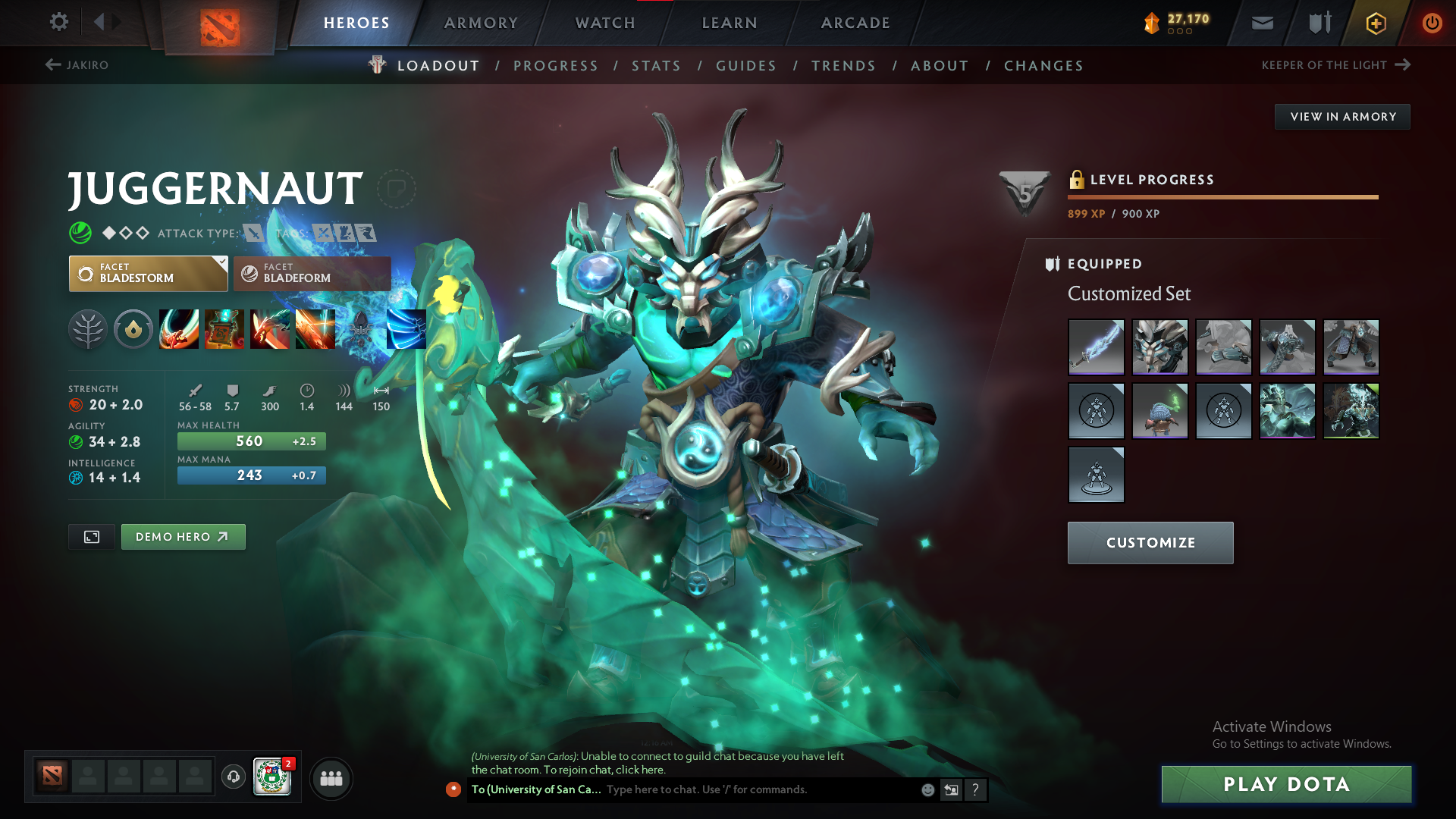The width and height of the screenshot is (1456, 819).
Task: Go back via the Jakiro arrow
Action: click(52, 65)
